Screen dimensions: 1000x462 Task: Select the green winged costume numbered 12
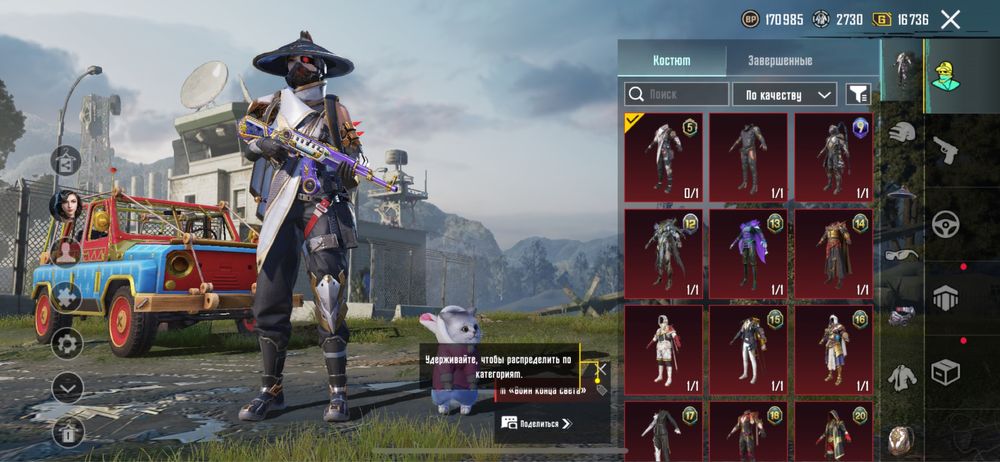tap(663, 253)
